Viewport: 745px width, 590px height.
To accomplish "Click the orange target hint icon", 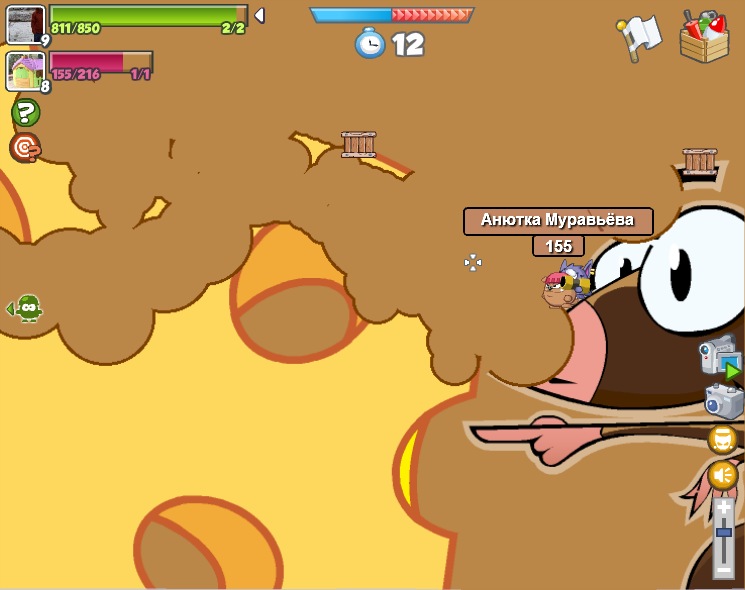I will coord(25,148).
